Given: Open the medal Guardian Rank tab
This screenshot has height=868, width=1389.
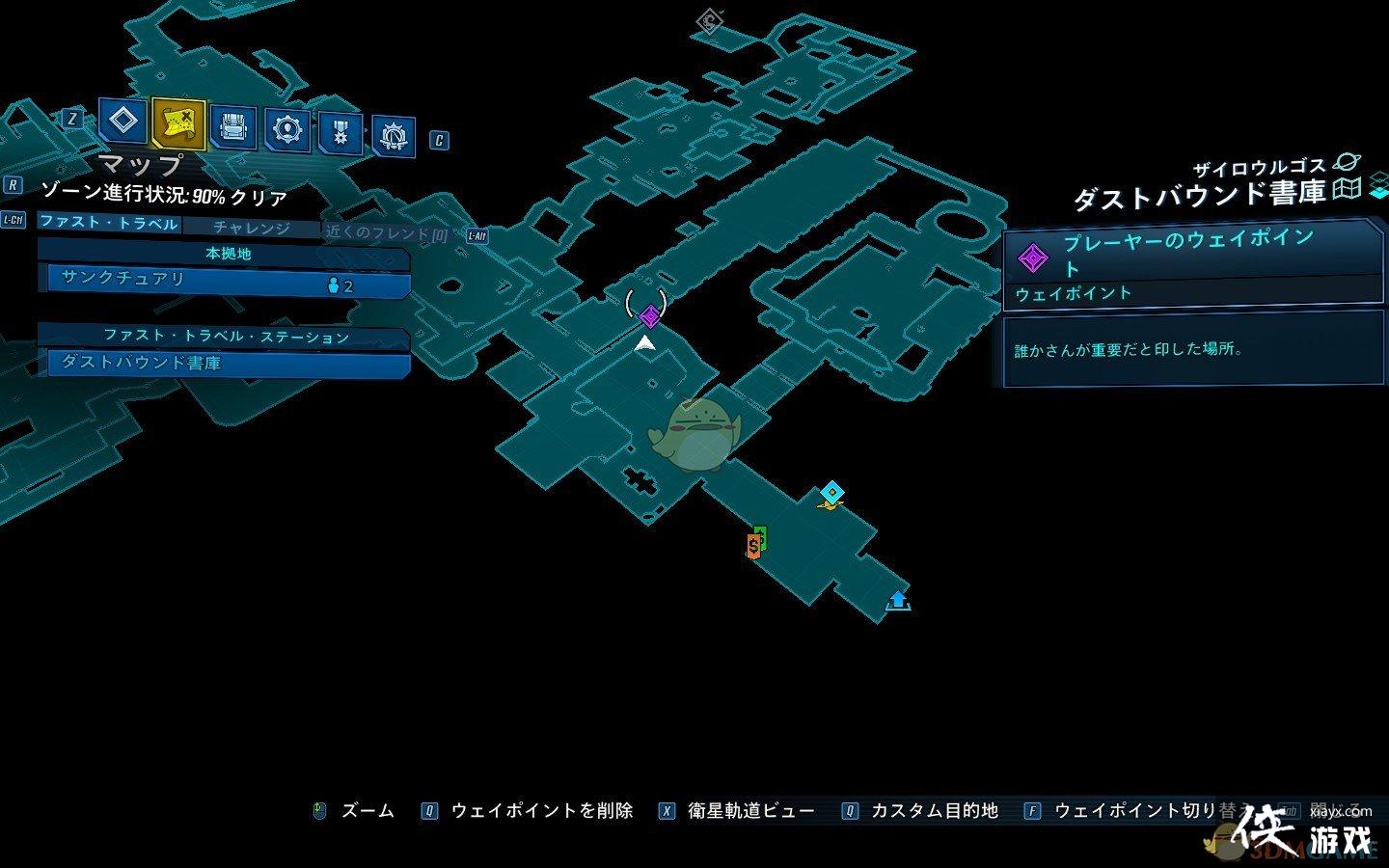Looking at the screenshot, I should 340,133.
